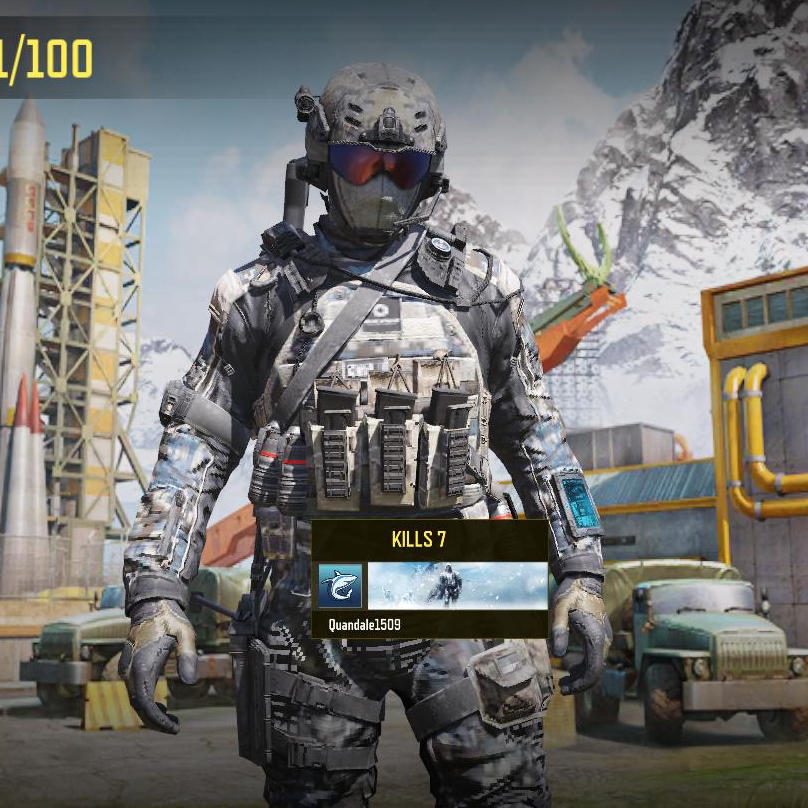View the profile of player Quandale1509
This screenshot has width=808, height=808.
[x=367, y=625]
